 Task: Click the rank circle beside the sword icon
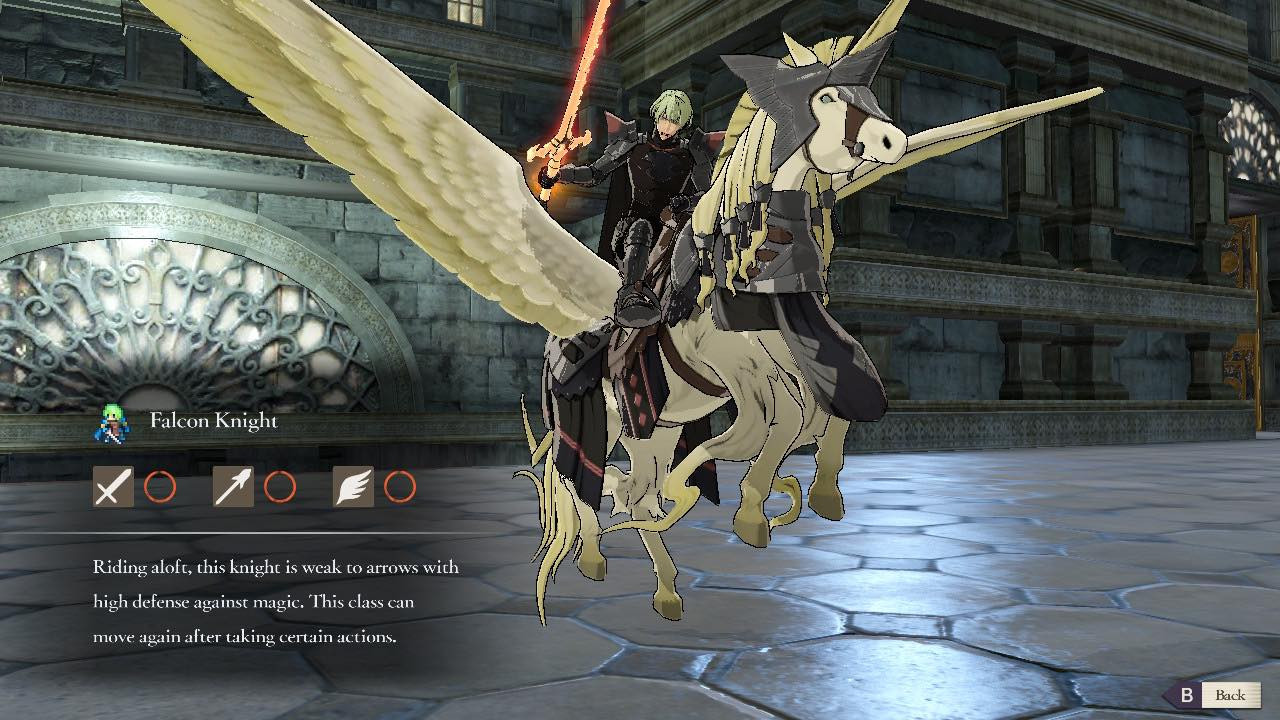point(161,487)
